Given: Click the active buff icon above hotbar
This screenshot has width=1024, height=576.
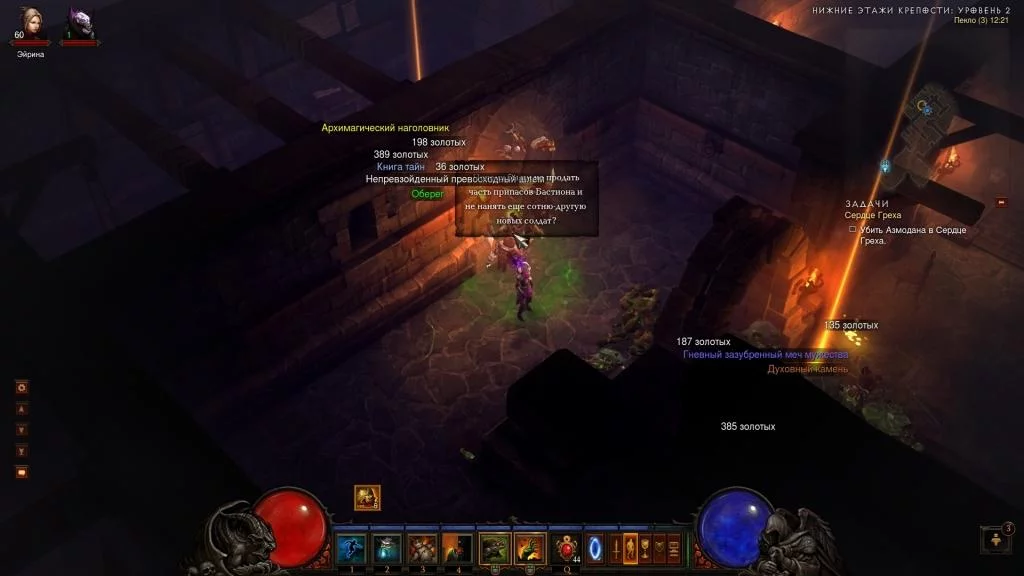Looking at the screenshot, I should coord(367,497).
